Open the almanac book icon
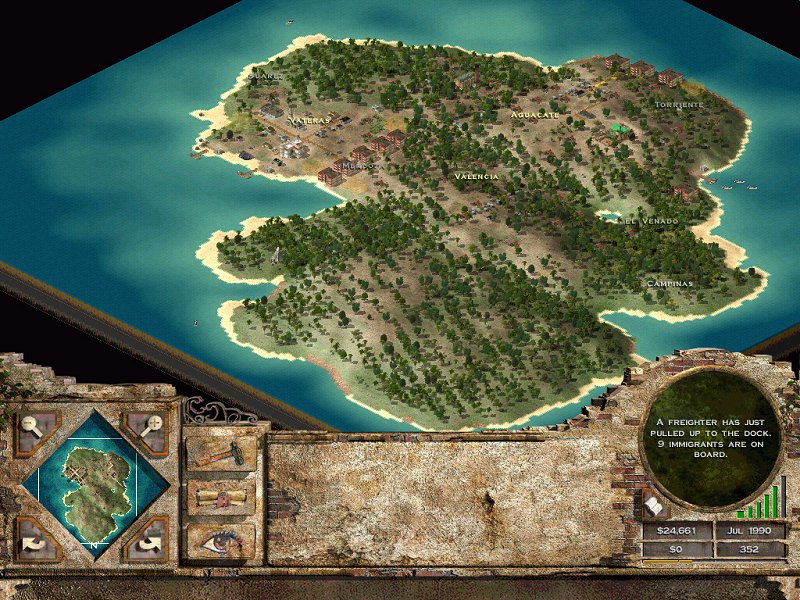The height and width of the screenshot is (600, 800). (x=655, y=506)
